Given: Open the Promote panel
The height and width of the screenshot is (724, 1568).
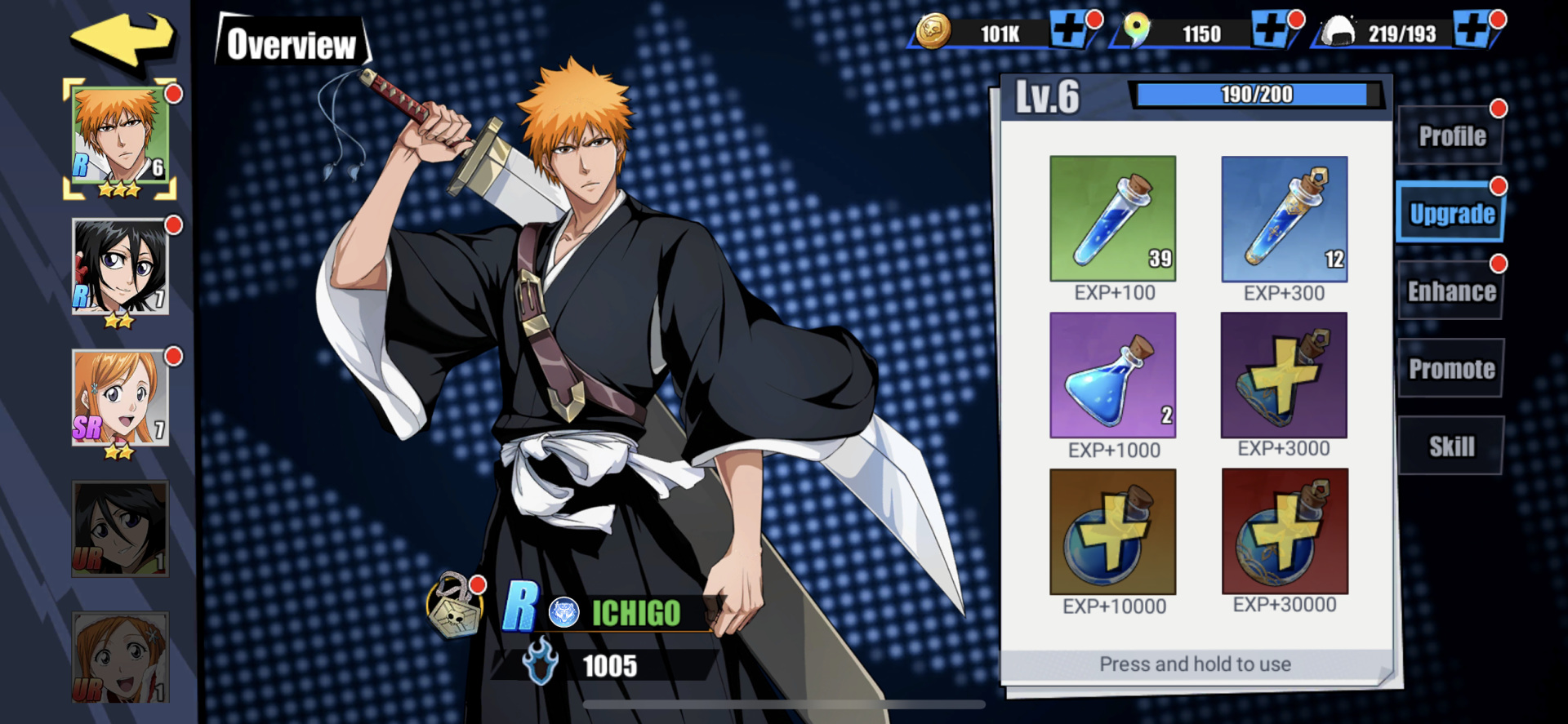Looking at the screenshot, I should click(x=1450, y=368).
